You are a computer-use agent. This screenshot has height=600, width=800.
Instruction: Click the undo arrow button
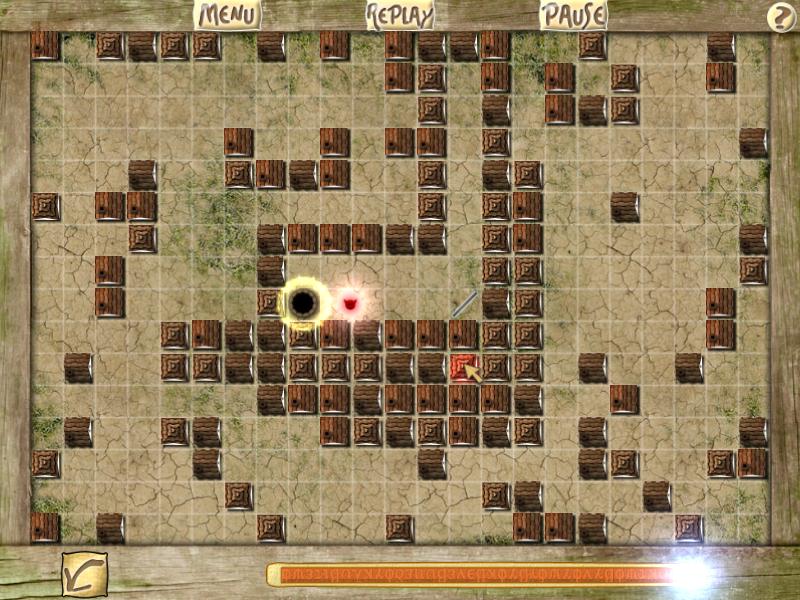click(84, 574)
